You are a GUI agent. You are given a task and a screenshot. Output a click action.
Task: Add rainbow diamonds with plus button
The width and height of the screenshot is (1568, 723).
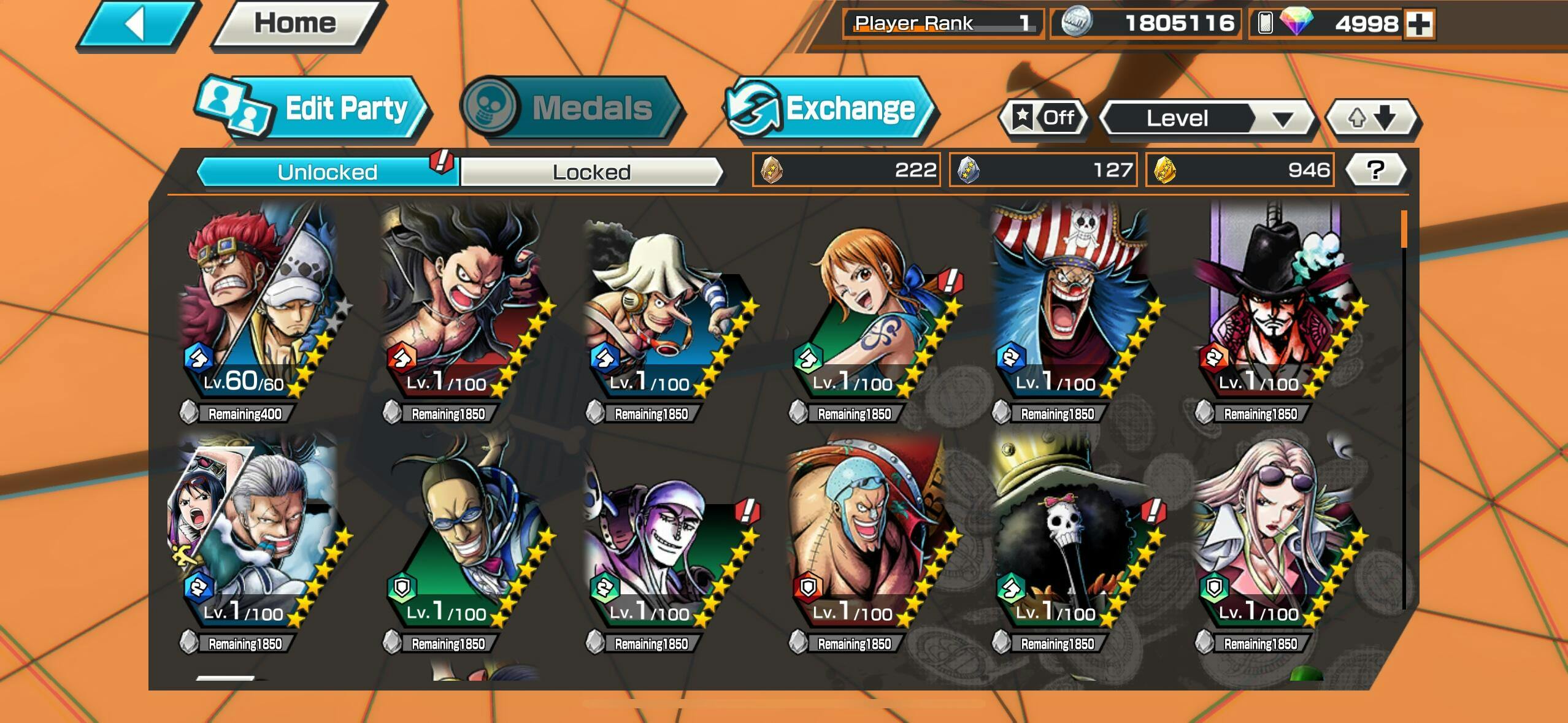tap(1419, 25)
